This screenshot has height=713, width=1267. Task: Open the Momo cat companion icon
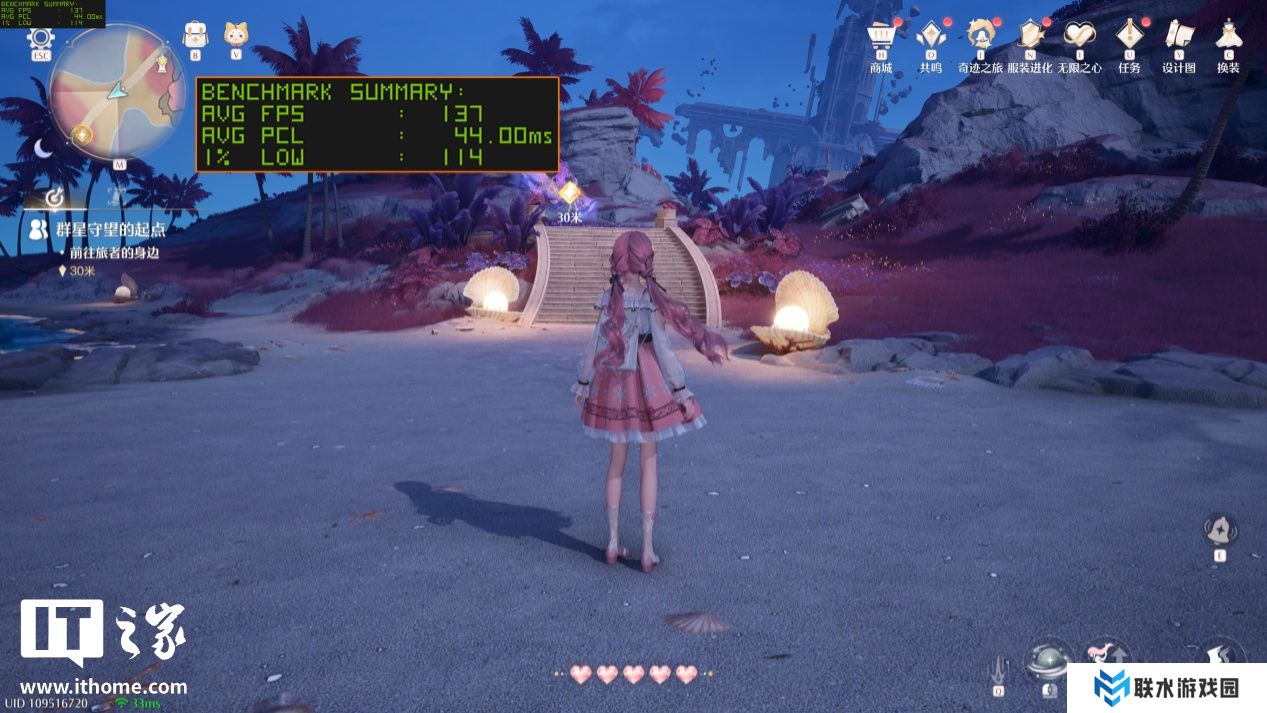[236, 34]
